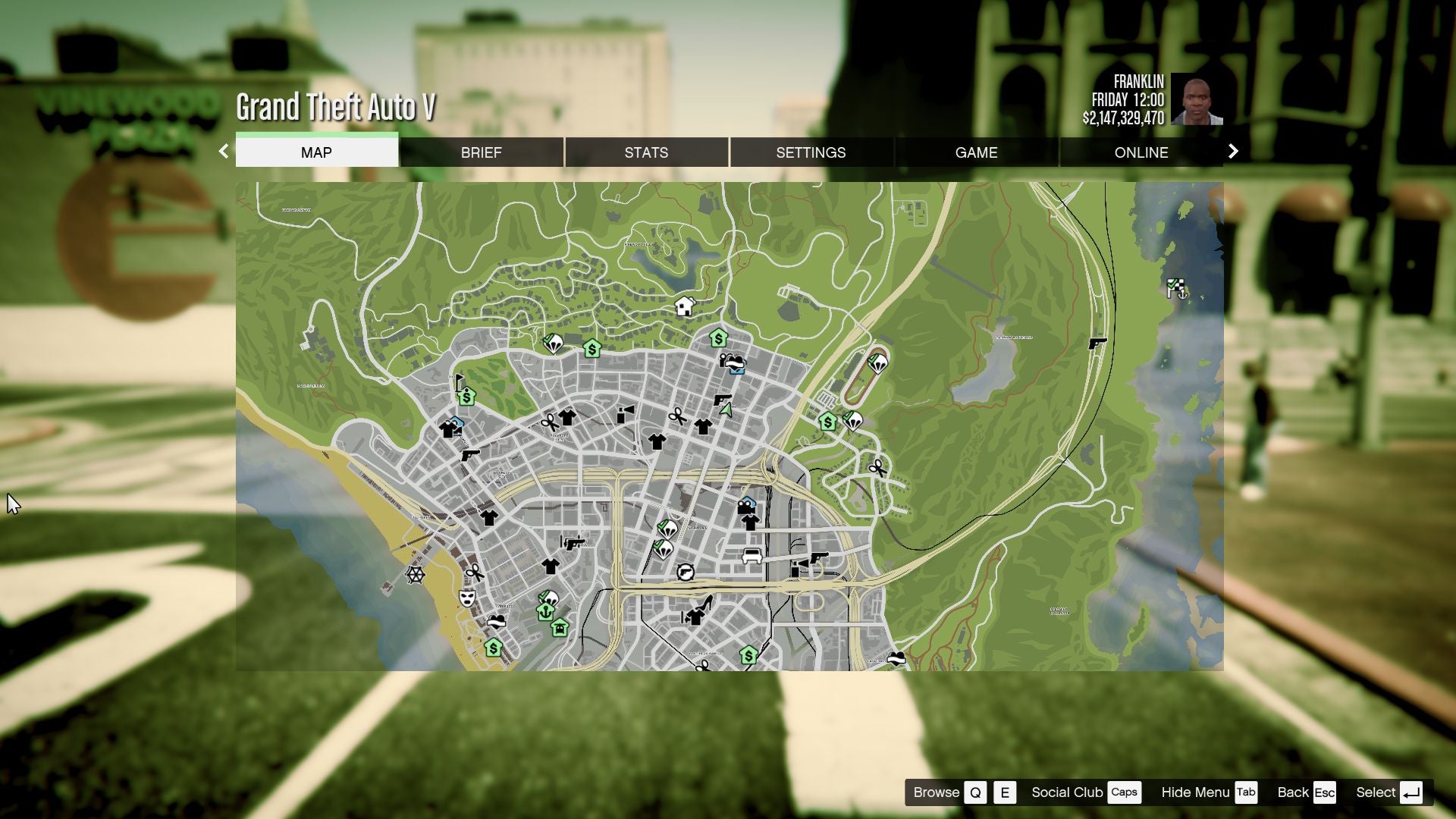The width and height of the screenshot is (1456, 819).
Task: Open the SETTINGS tab
Action: 810,152
